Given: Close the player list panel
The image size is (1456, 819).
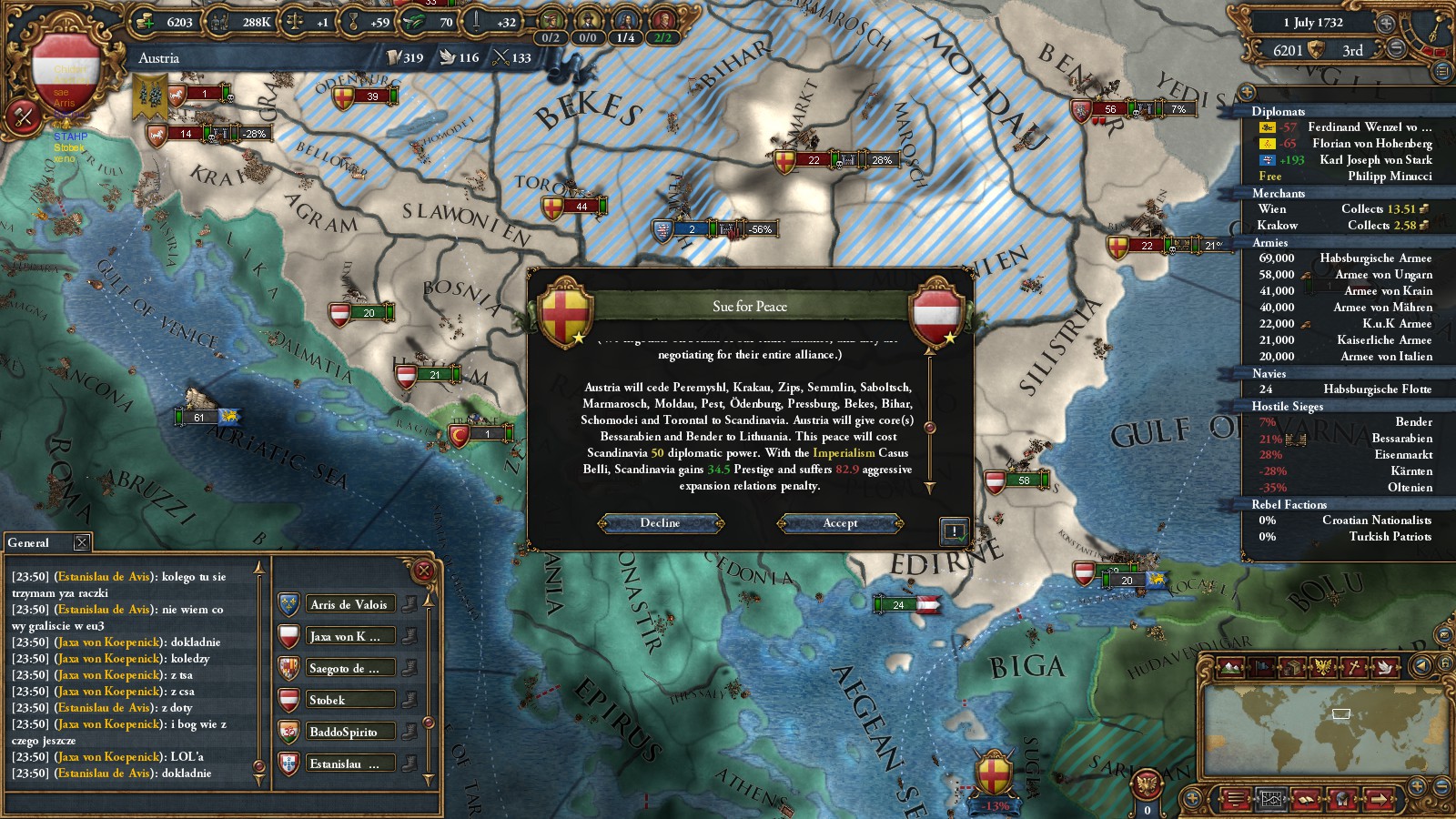Looking at the screenshot, I should click(x=423, y=571).
